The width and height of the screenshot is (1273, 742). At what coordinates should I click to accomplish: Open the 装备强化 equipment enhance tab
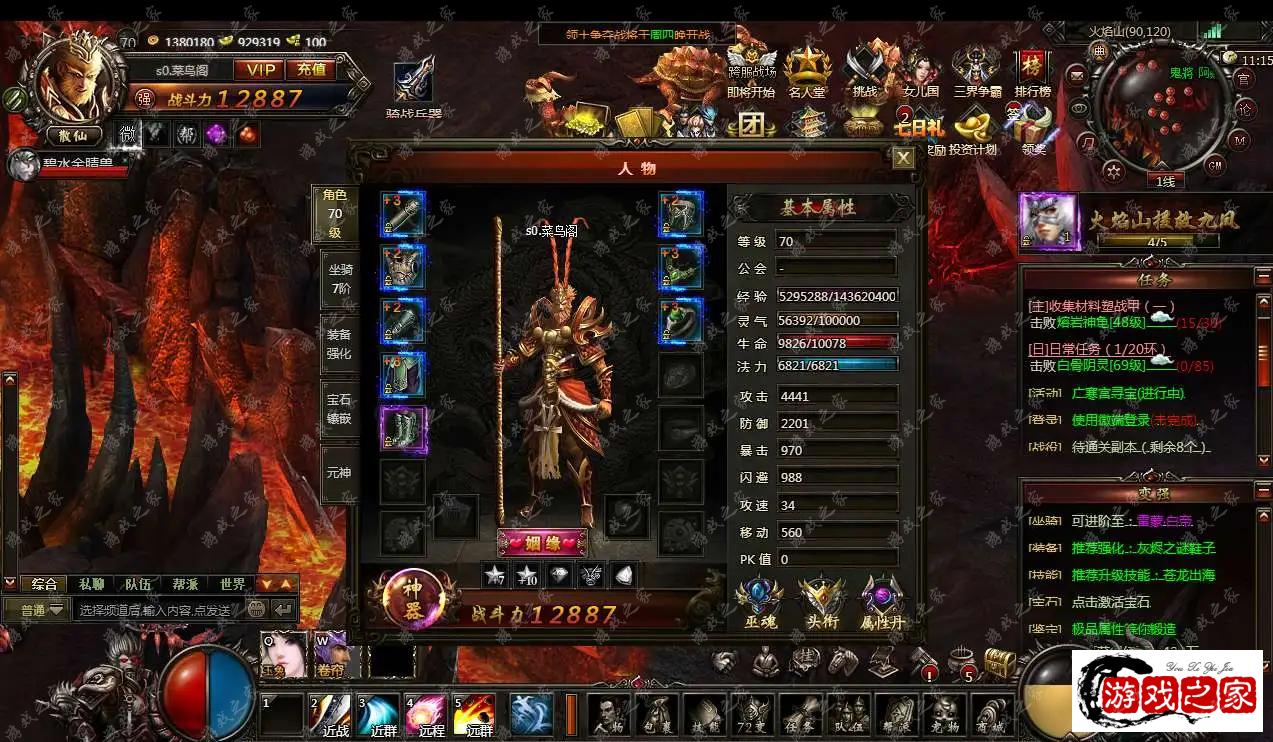click(339, 343)
